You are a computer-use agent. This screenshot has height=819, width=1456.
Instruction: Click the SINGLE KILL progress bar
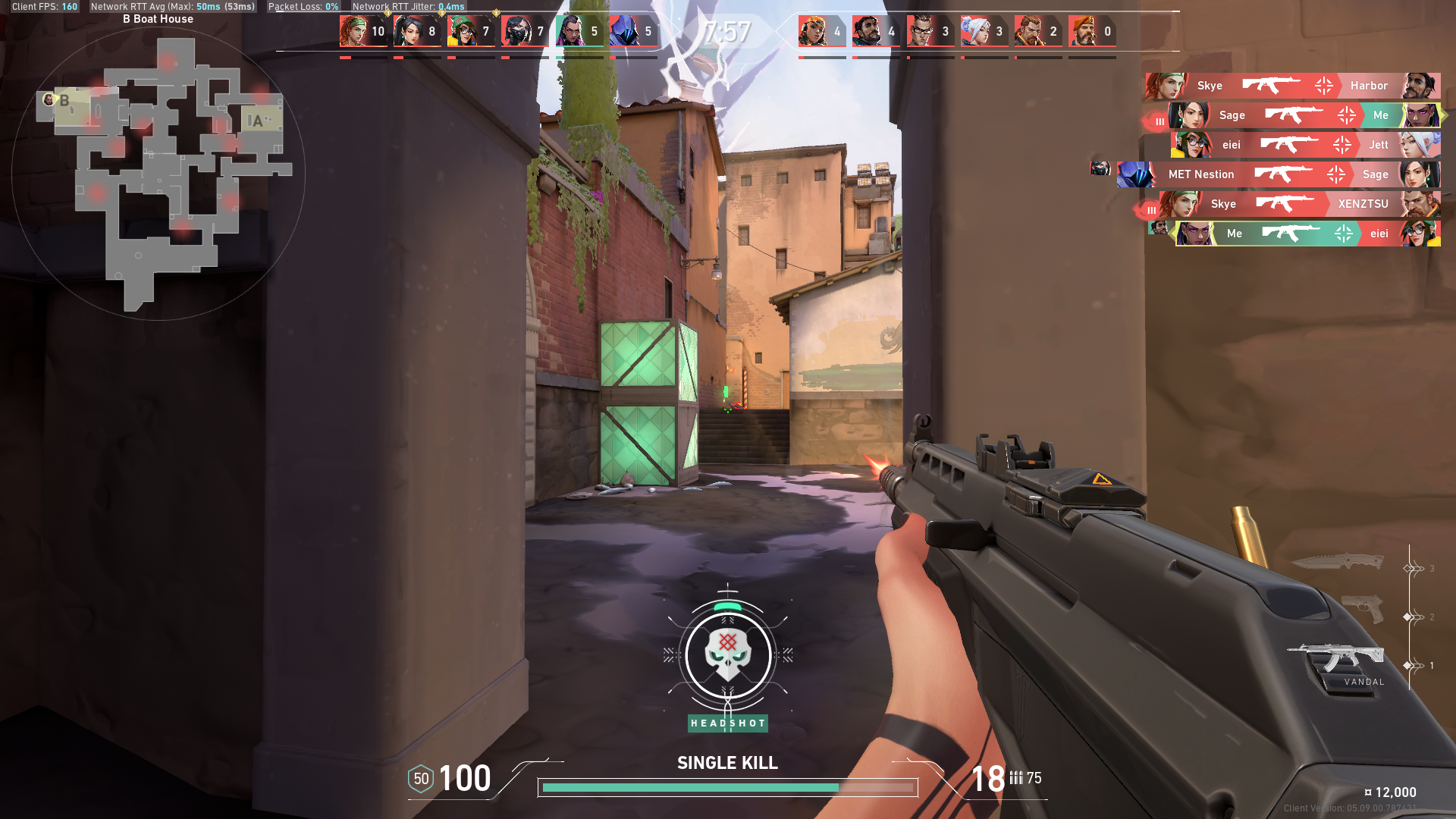pyautogui.click(x=726, y=788)
